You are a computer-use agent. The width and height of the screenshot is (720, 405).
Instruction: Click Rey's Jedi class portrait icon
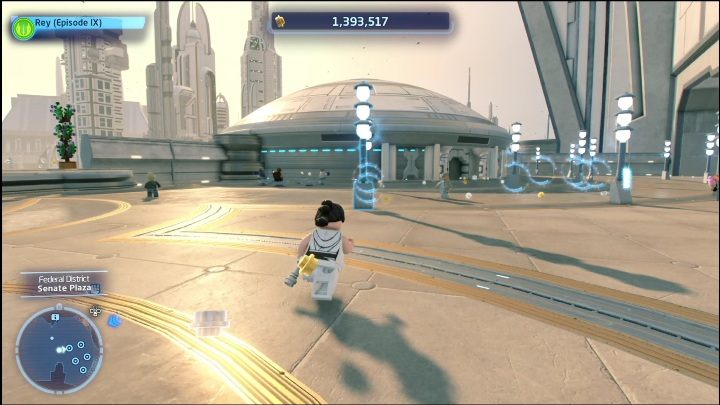[22, 27]
